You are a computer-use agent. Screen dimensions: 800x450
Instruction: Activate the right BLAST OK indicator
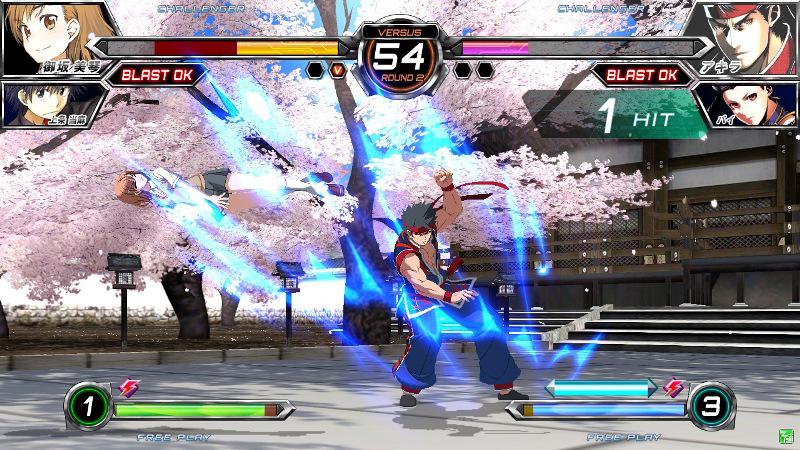(x=641, y=74)
